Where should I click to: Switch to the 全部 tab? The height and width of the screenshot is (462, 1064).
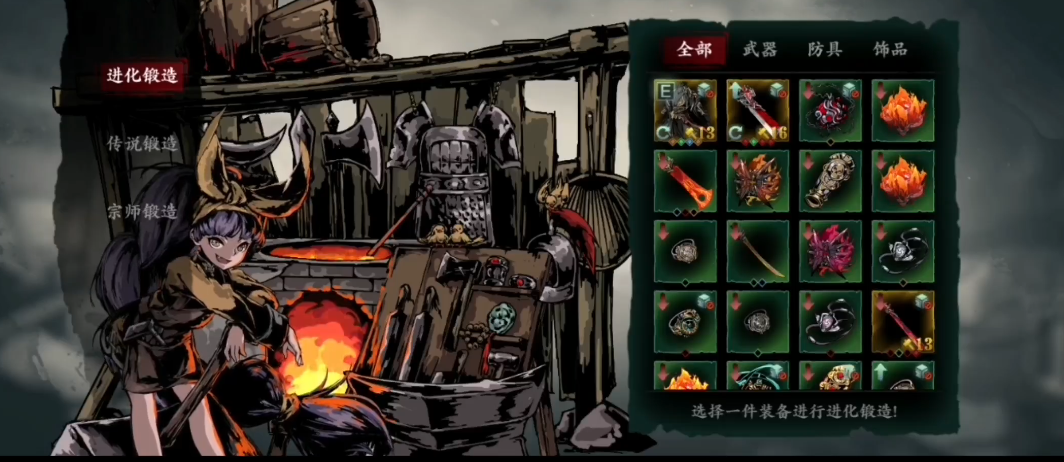click(694, 49)
